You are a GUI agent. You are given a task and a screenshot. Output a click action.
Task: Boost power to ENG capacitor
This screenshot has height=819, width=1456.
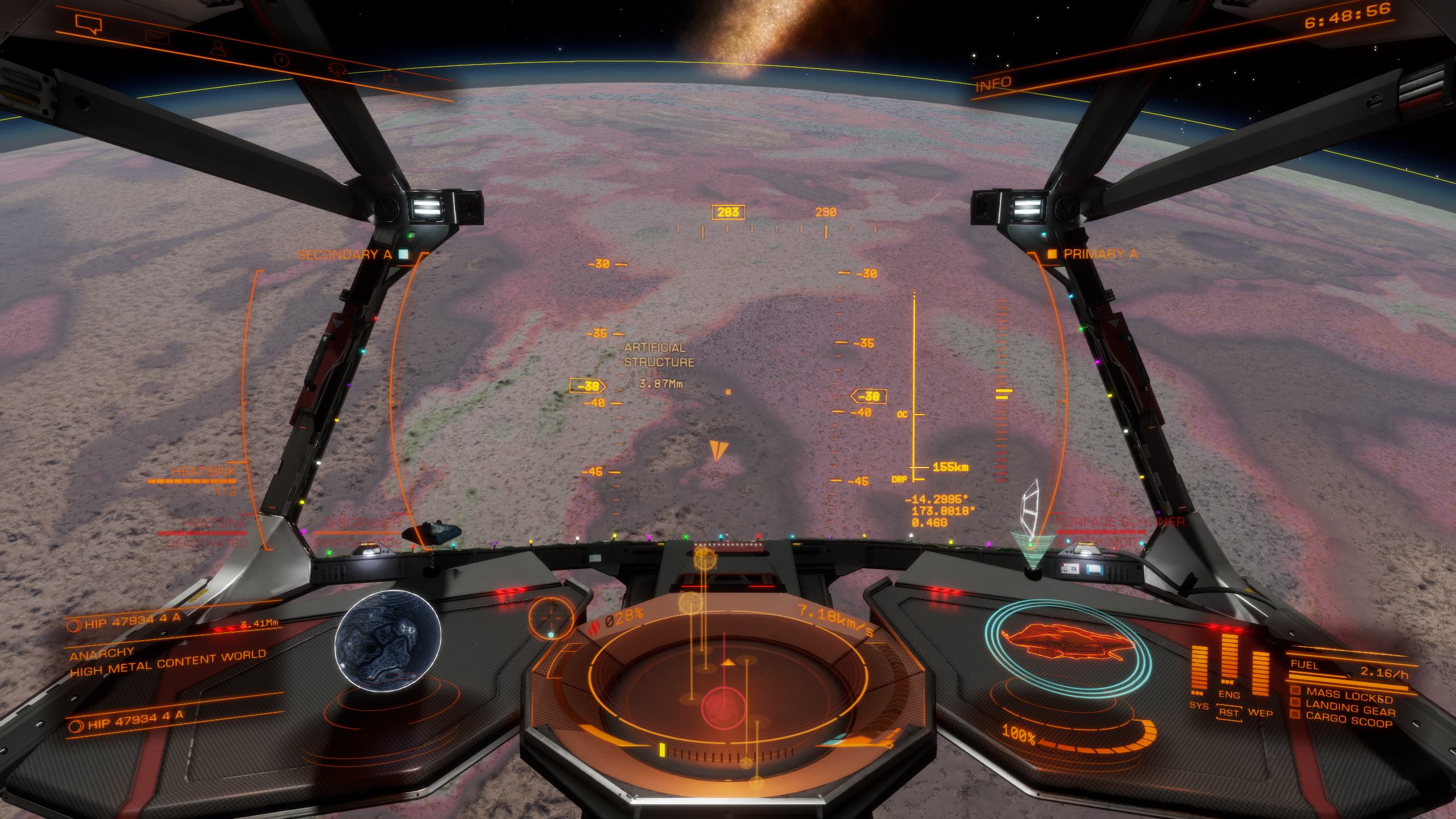click(x=1229, y=694)
